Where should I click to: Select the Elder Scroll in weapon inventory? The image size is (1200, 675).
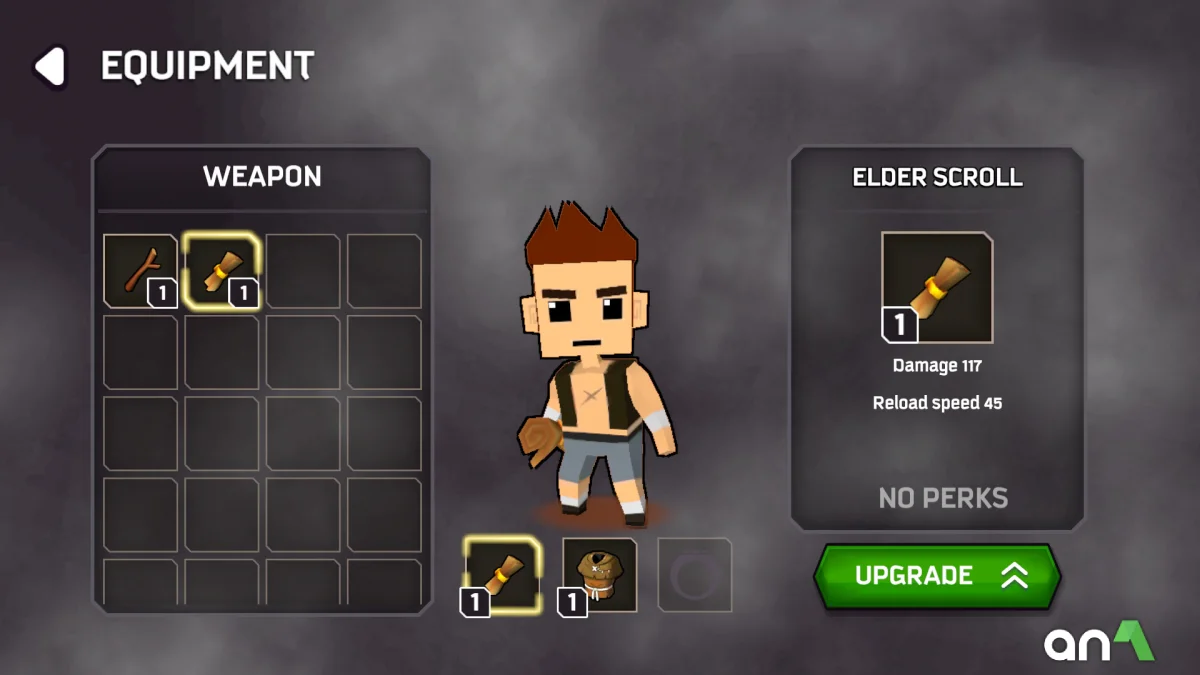tap(223, 271)
